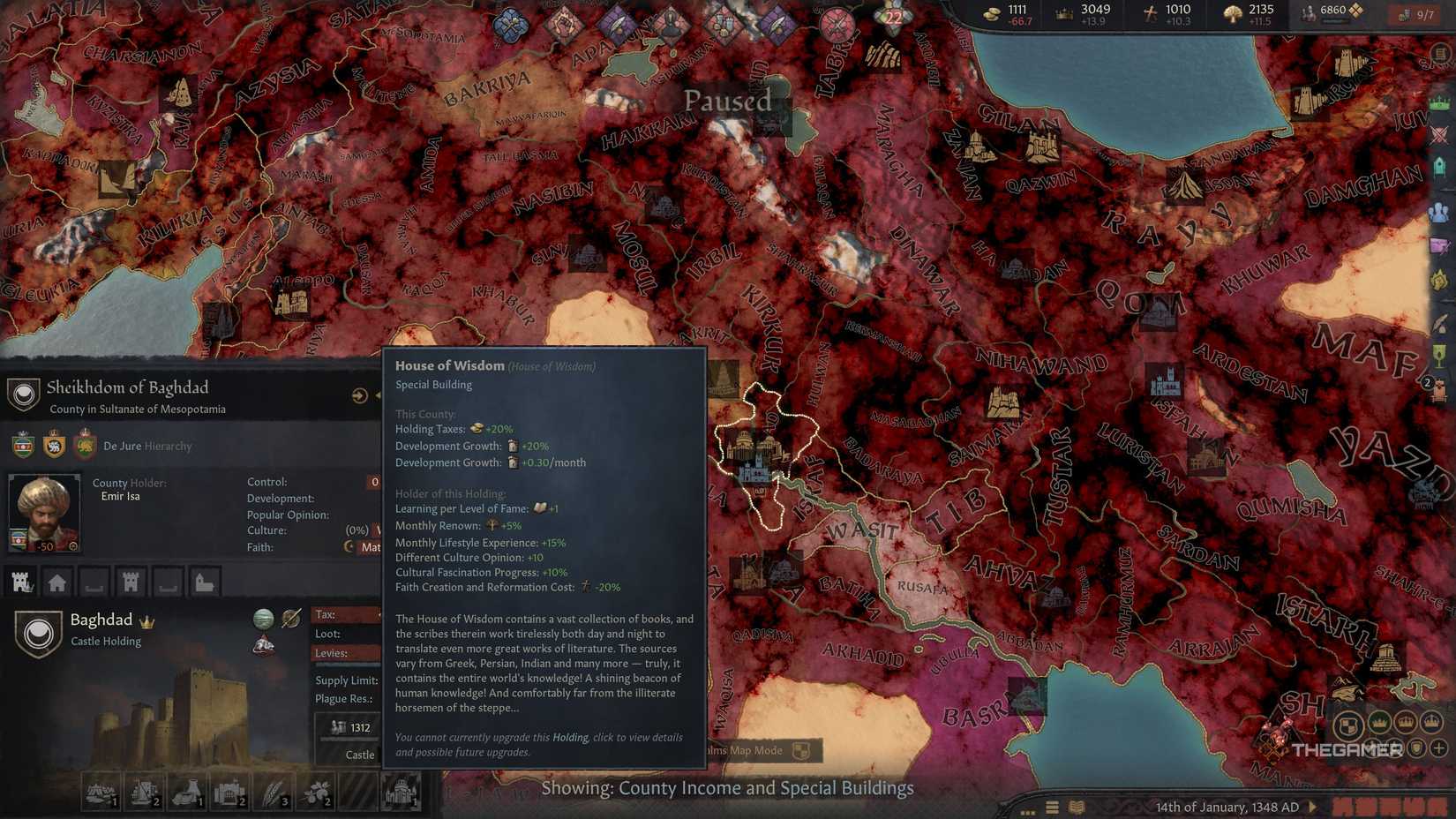Select the Castle holdings tab
Screen dimensions: 1456x819
click(21, 582)
